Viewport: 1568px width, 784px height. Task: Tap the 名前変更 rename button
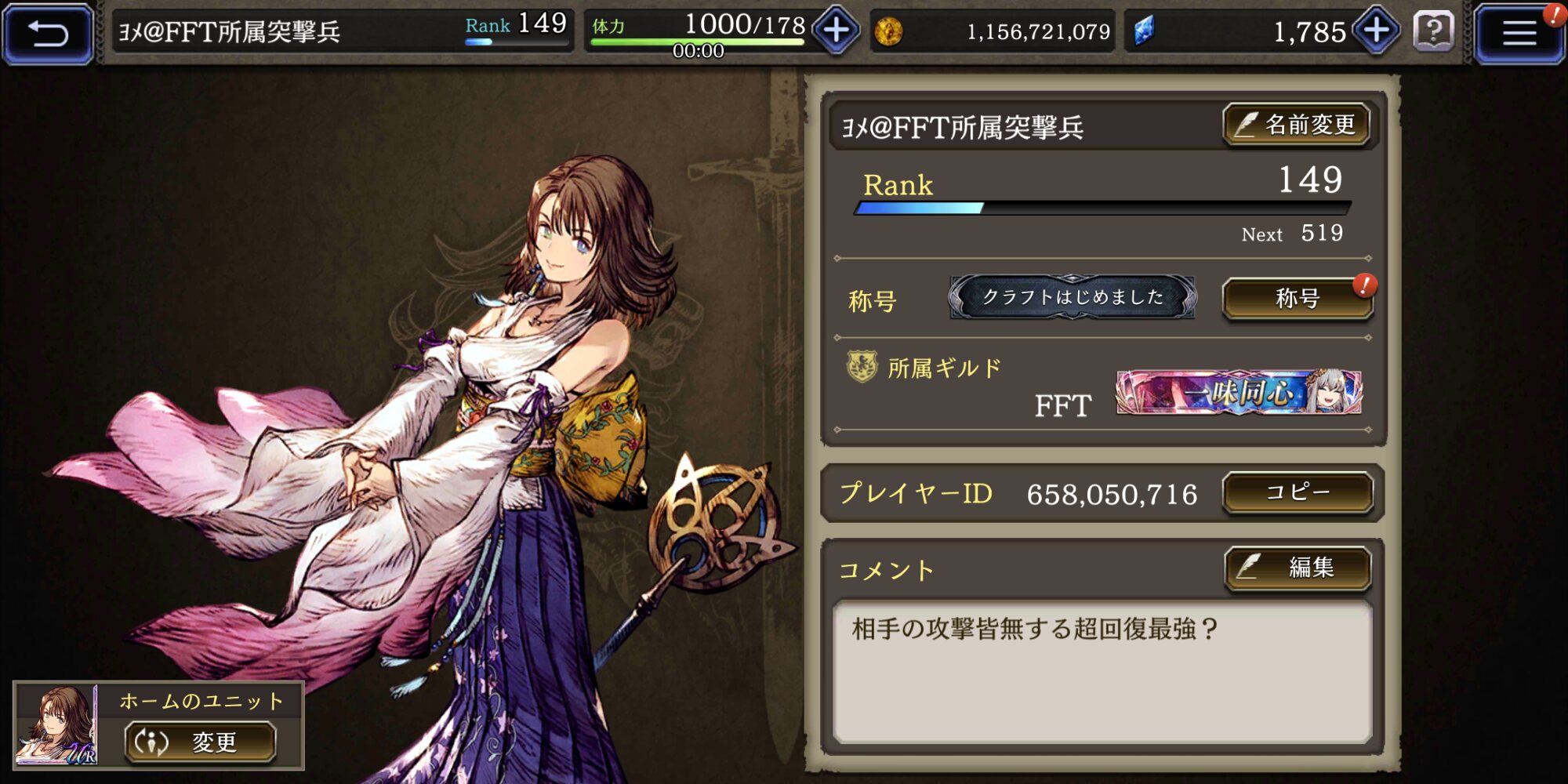tap(1297, 125)
